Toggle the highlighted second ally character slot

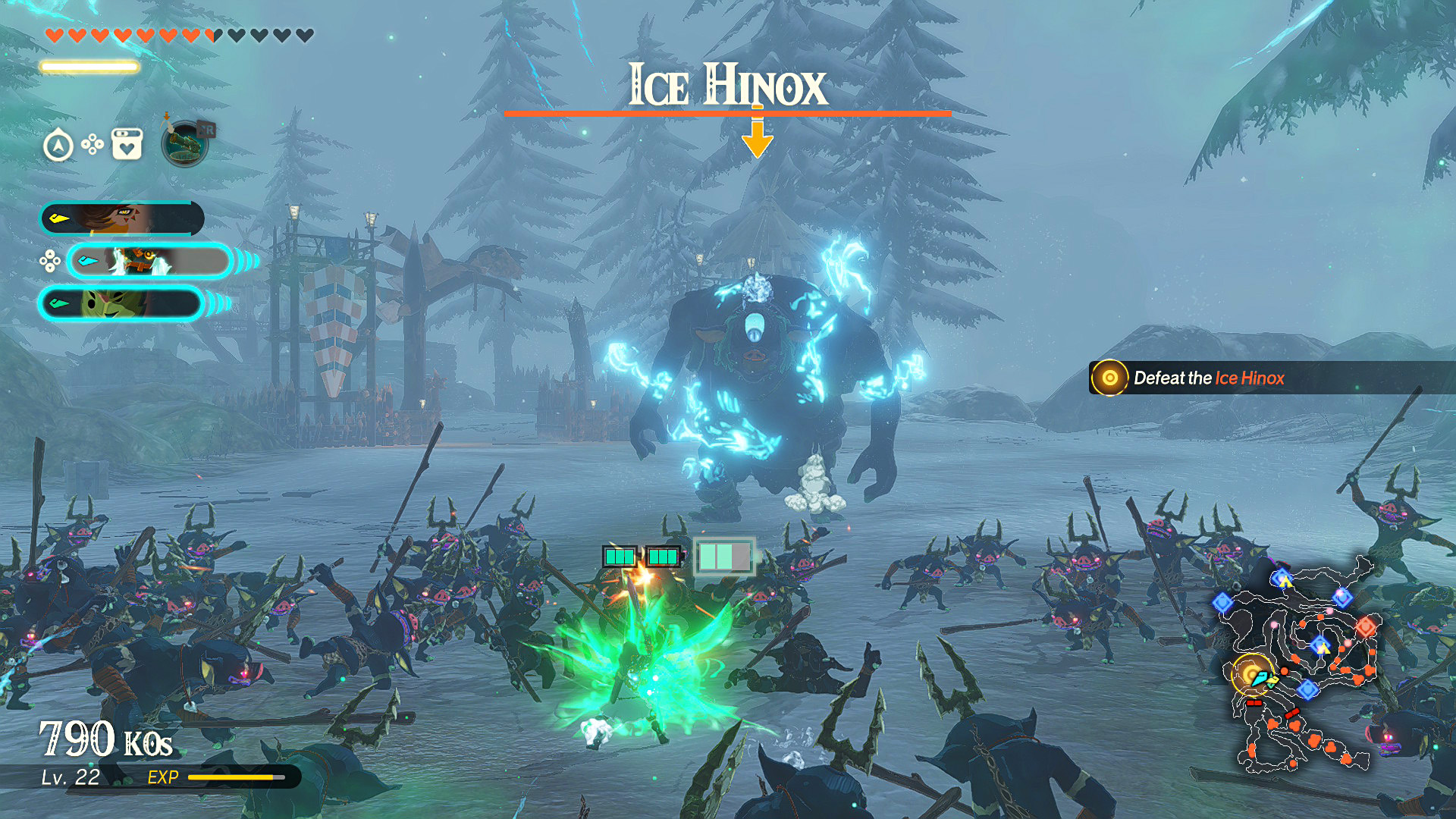(x=152, y=261)
